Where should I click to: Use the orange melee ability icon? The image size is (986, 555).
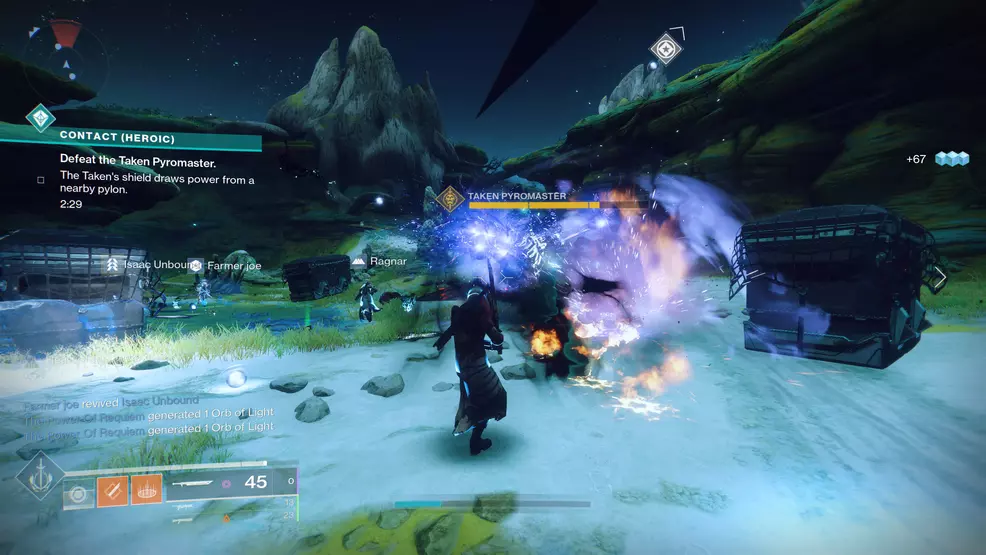point(112,490)
